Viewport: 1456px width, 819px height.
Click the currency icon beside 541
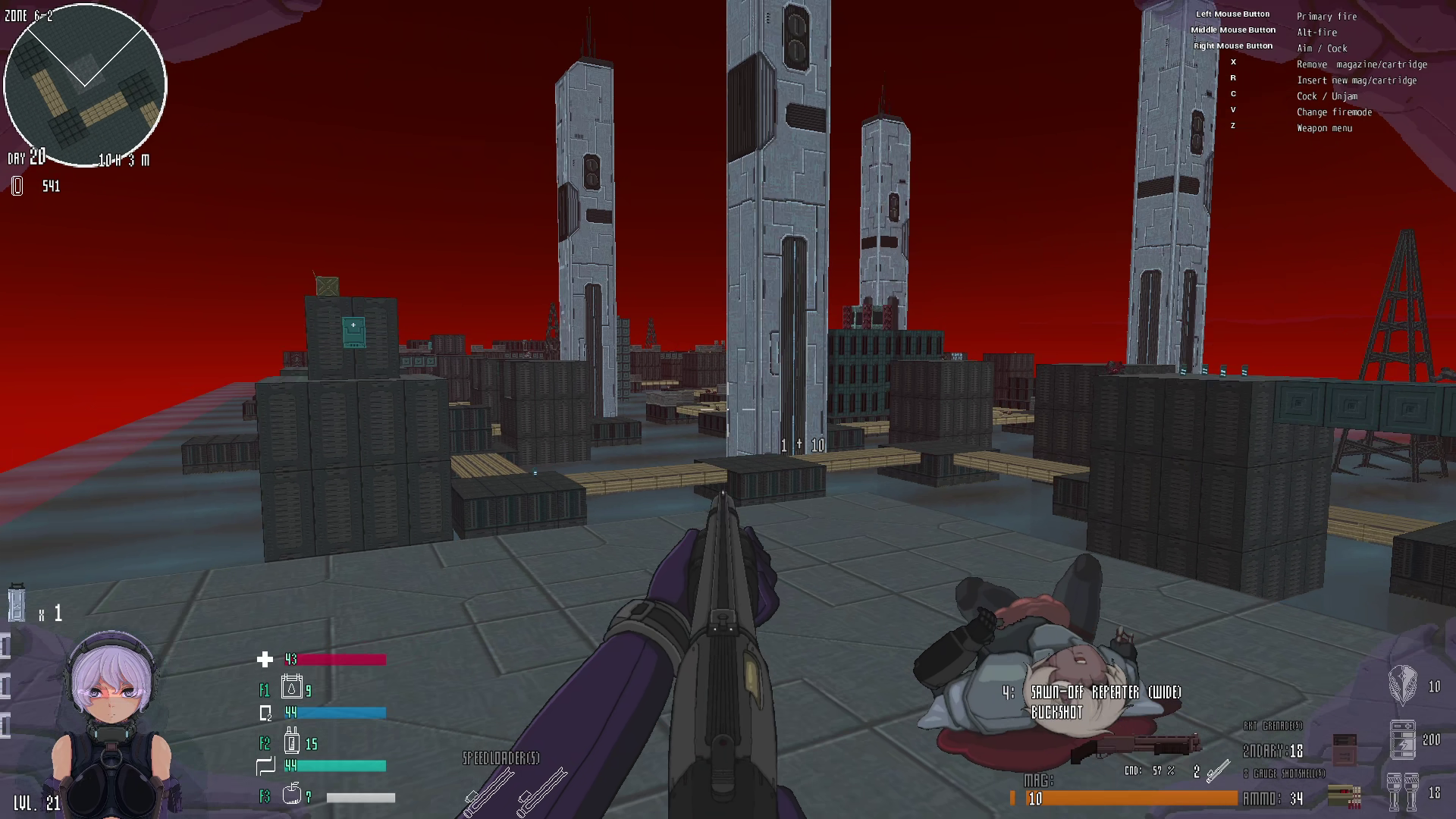click(x=17, y=187)
